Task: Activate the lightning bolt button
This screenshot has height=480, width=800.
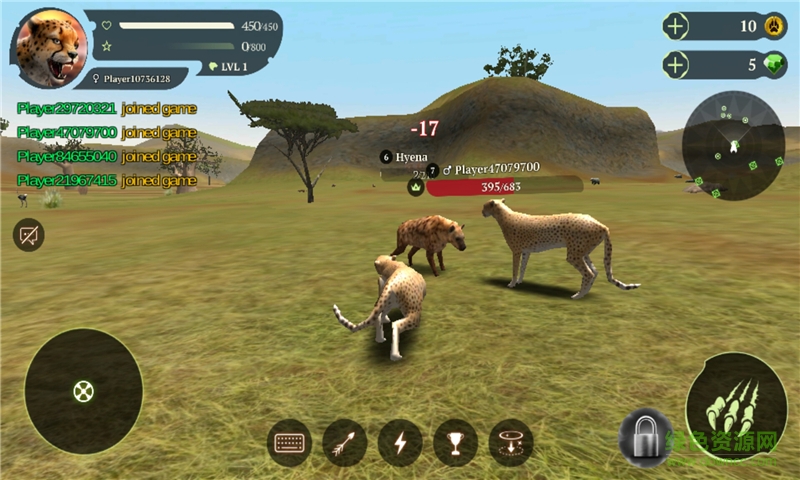Action: click(x=400, y=443)
